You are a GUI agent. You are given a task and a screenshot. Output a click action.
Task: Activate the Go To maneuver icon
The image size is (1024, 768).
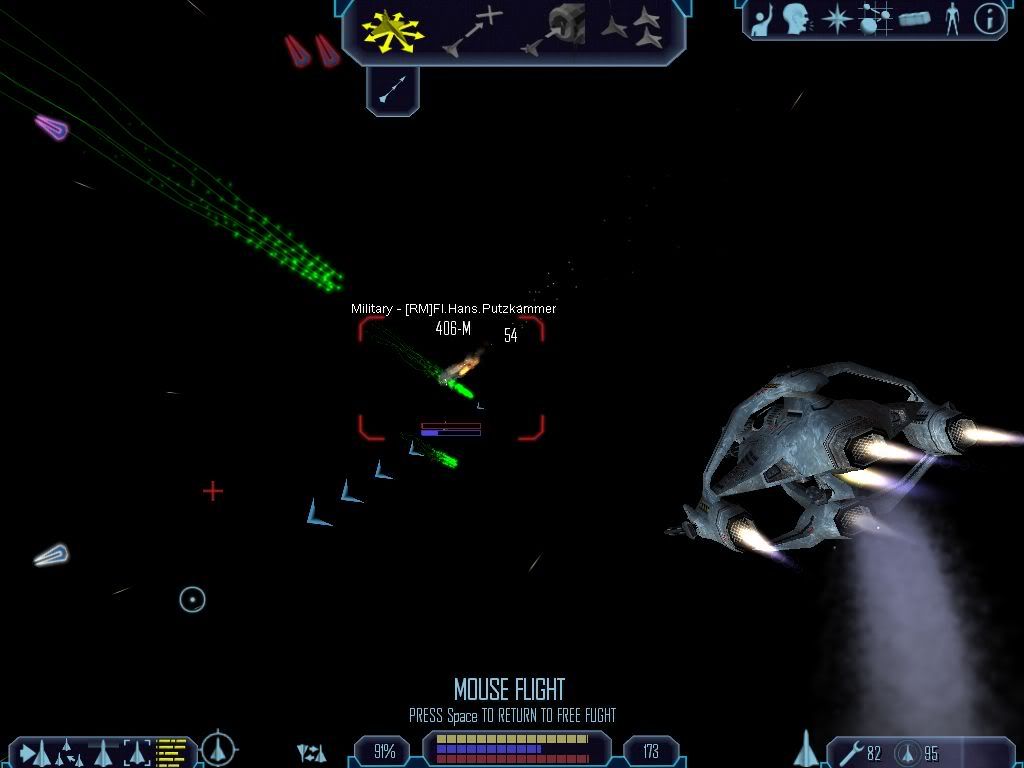point(472,30)
